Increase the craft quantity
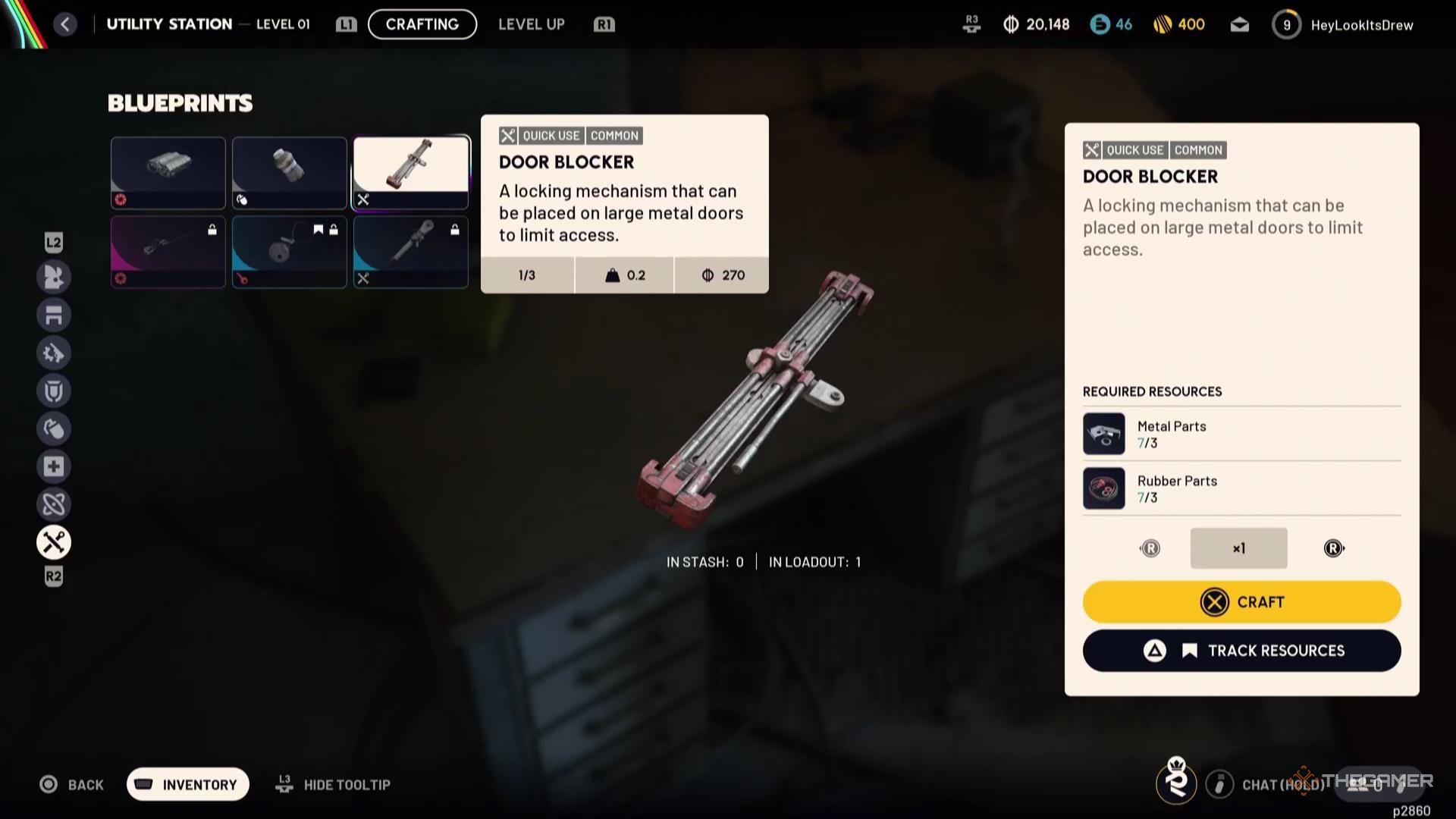The width and height of the screenshot is (1456, 819). (x=1333, y=548)
